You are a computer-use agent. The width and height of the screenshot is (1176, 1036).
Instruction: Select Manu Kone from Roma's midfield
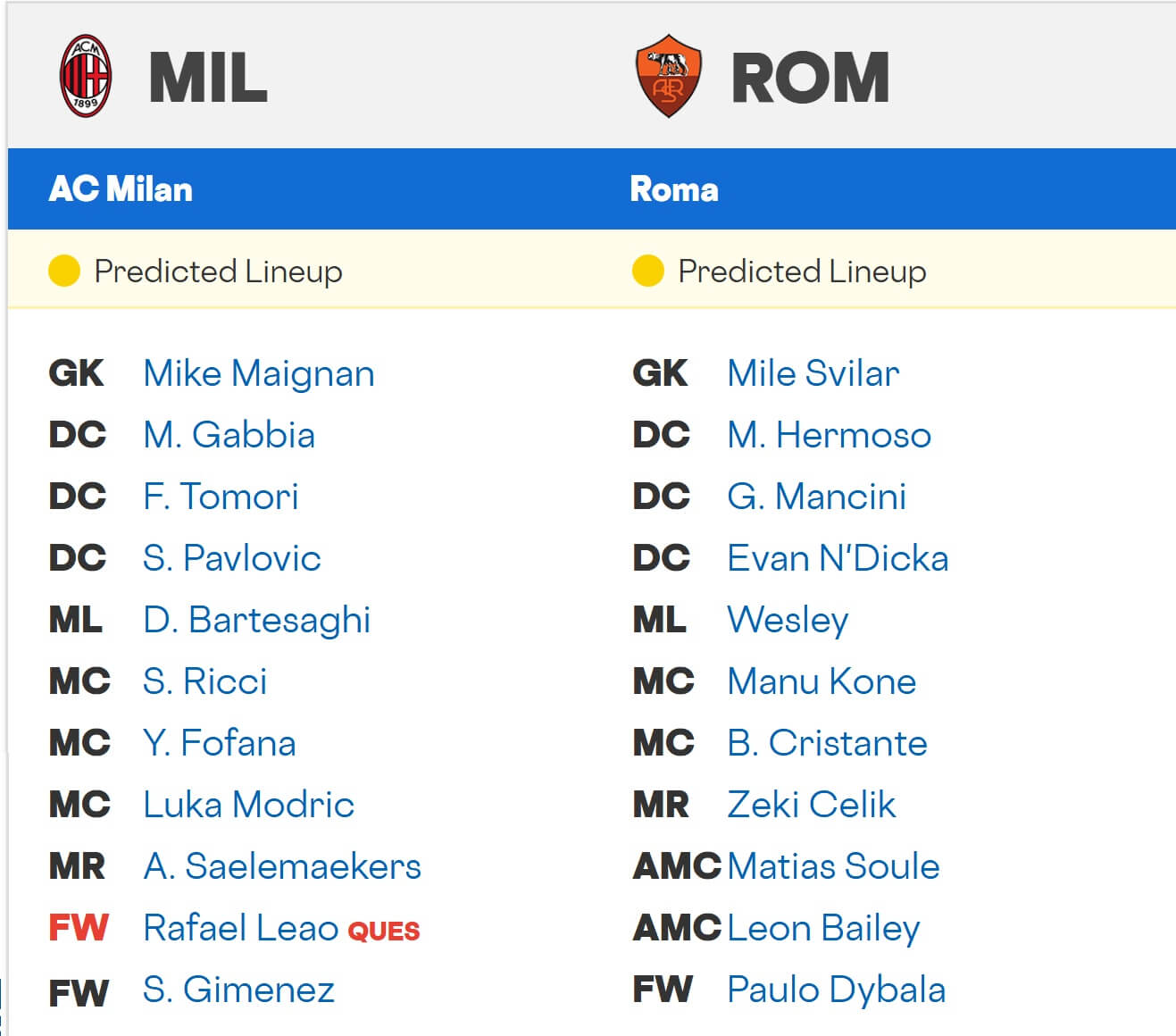[x=822, y=682]
